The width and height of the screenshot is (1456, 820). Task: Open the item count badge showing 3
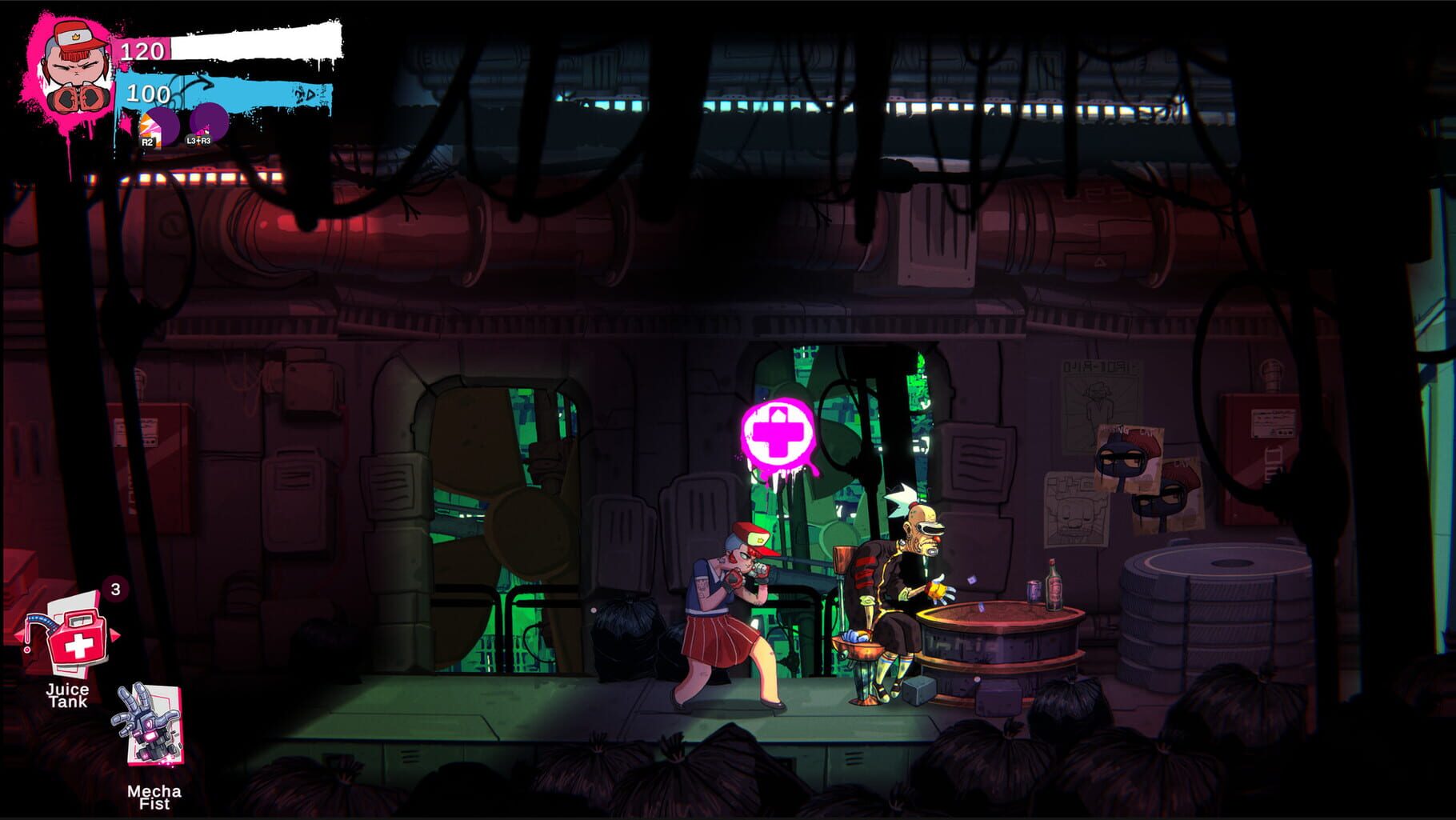point(114,589)
